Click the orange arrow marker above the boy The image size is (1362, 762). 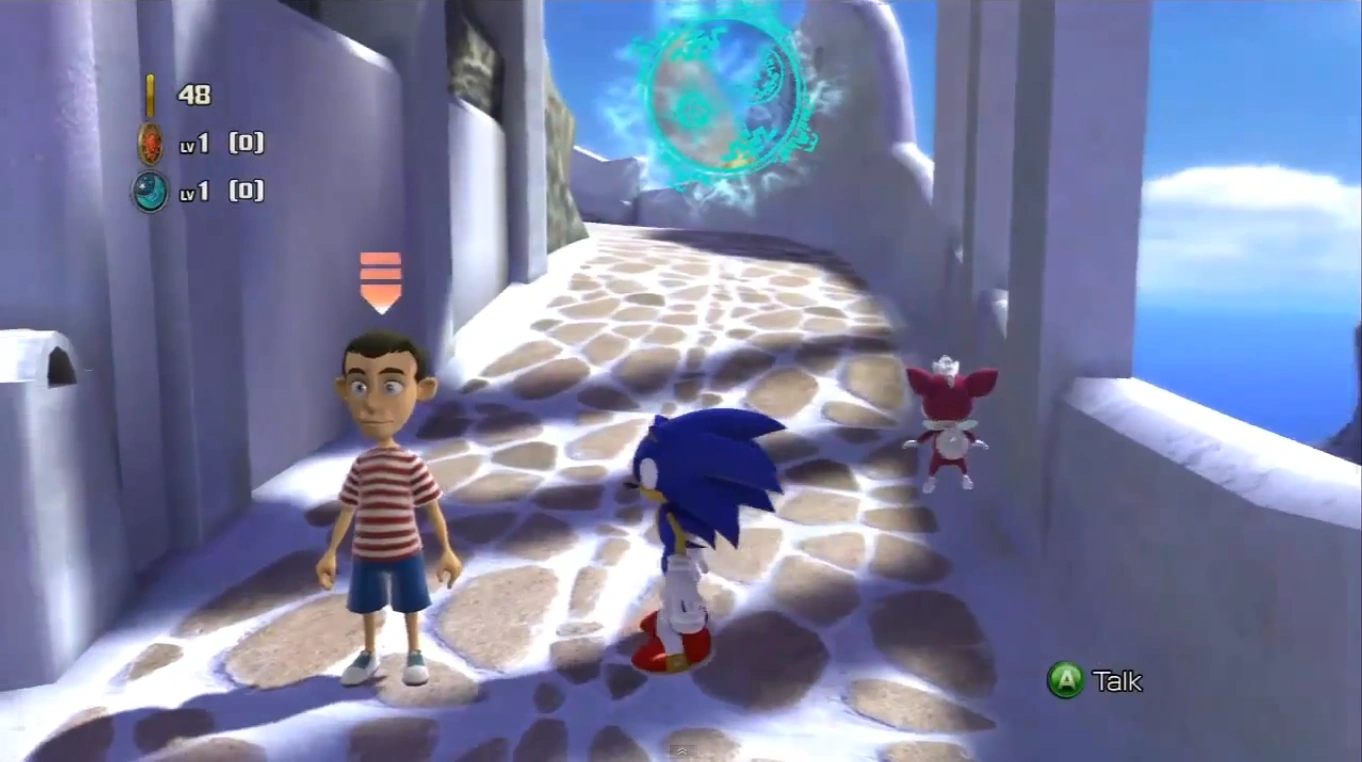[380, 281]
